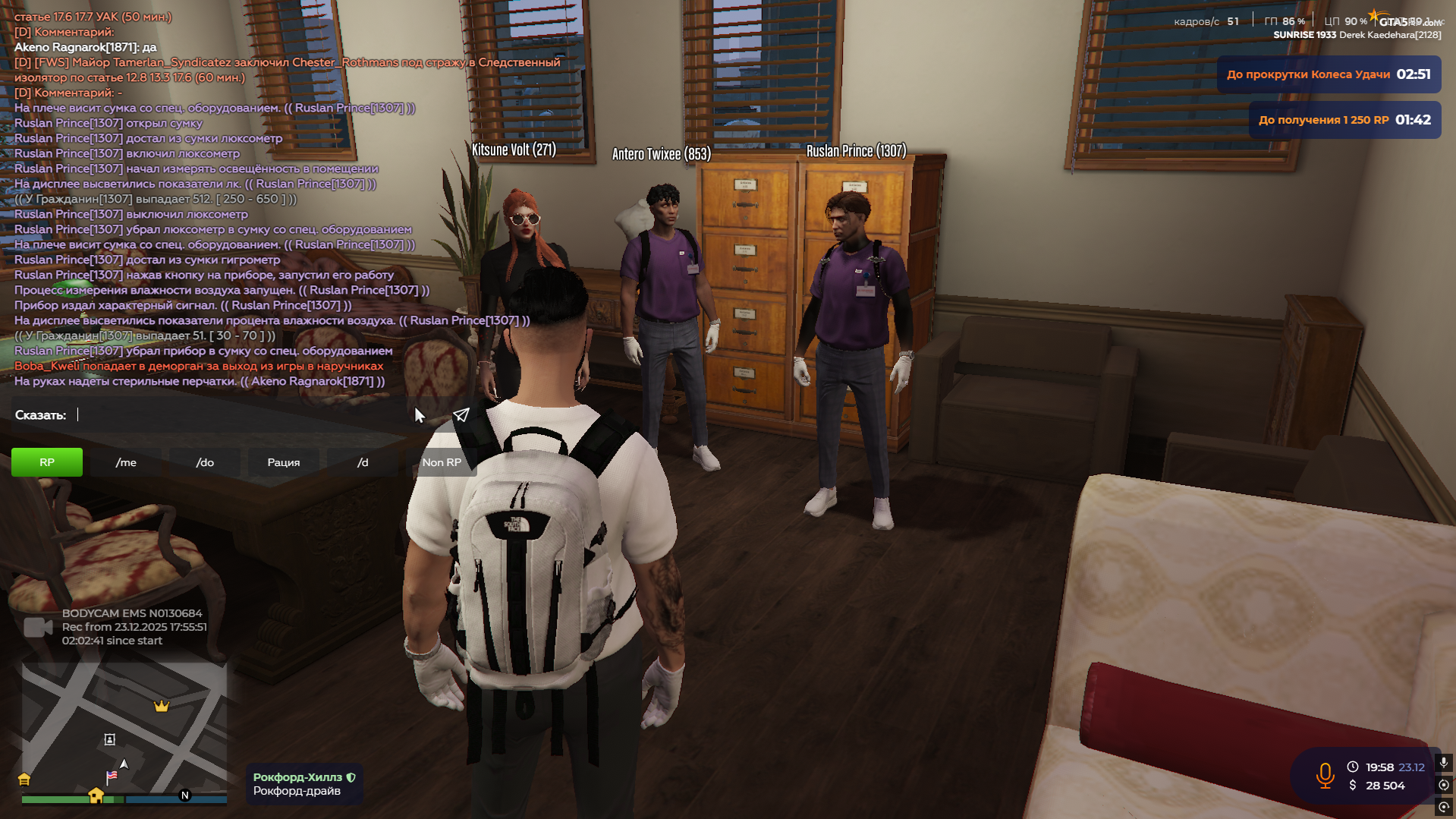Screen dimensions: 1456x819
Task: Click the 1 250 RP reward timer
Action: point(1344,120)
